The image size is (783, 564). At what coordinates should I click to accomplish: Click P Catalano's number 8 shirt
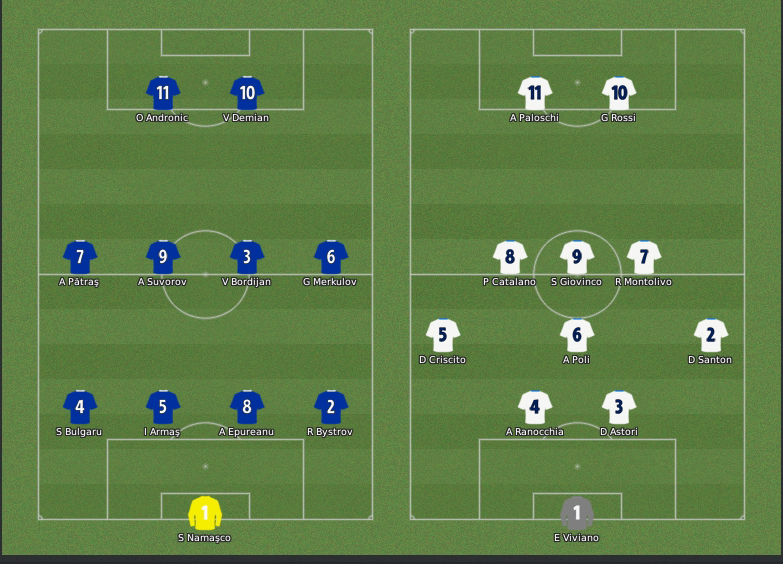click(x=510, y=257)
